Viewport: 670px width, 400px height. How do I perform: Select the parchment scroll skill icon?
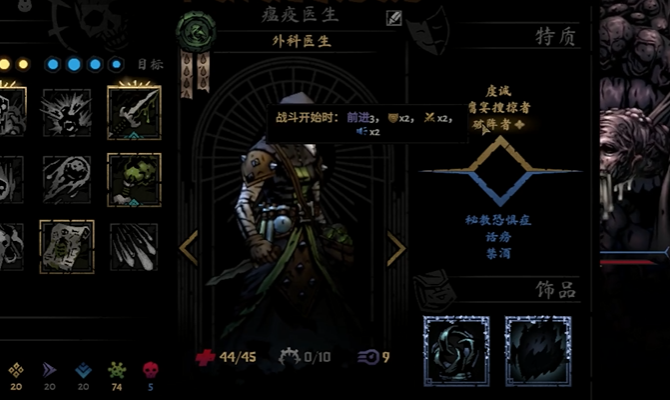coord(67,245)
